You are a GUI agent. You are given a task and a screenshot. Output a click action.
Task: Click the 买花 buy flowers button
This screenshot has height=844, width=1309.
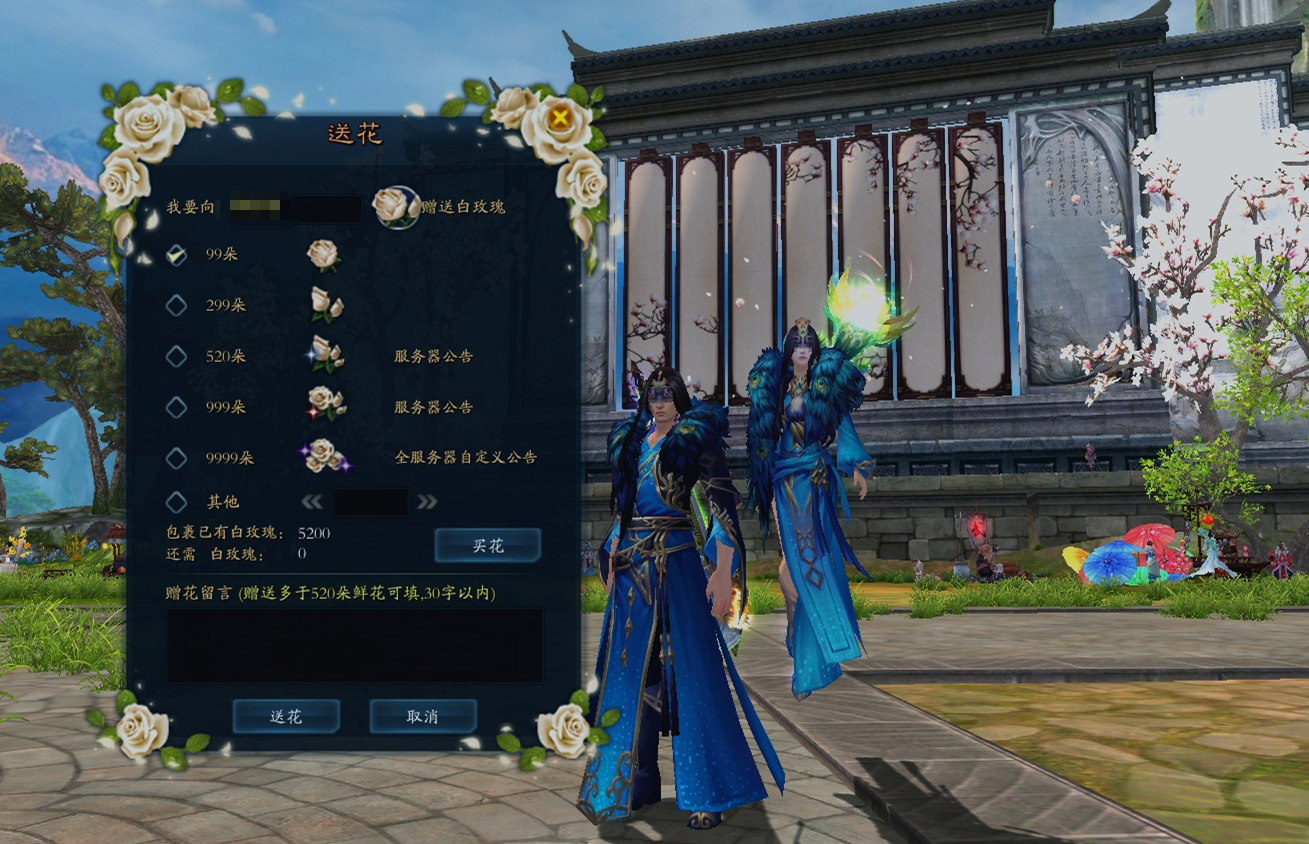coord(487,545)
